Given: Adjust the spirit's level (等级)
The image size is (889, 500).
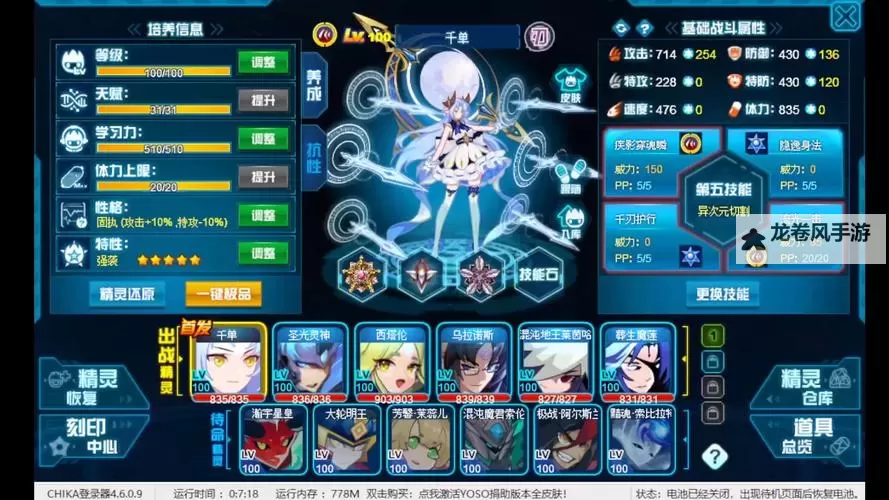Looking at the screenshot, I should (263, 62).
